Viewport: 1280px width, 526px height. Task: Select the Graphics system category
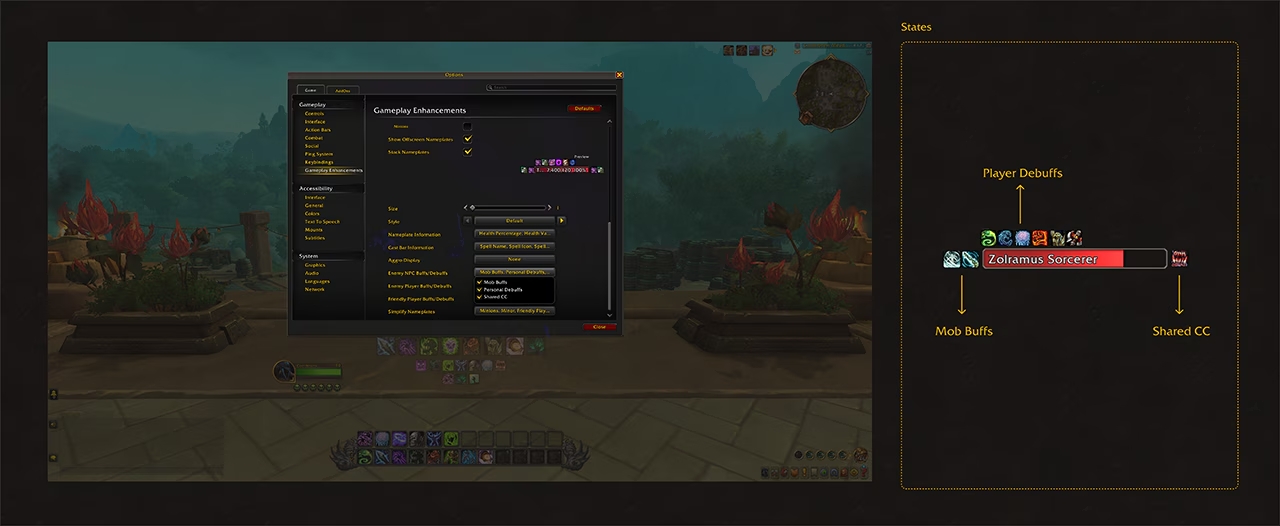click(315, 265)
